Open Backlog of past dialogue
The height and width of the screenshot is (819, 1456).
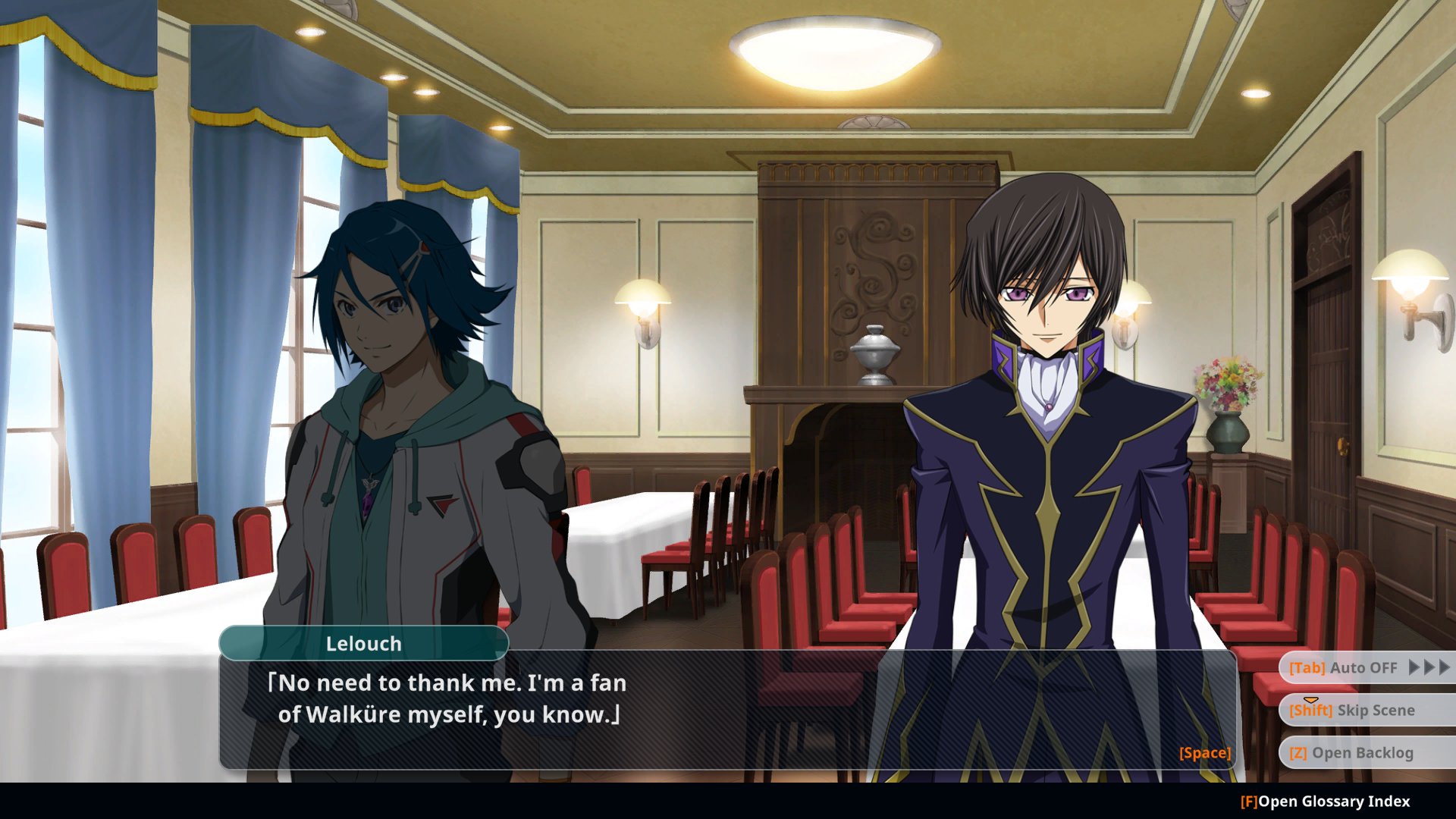tap(1365, 753)
